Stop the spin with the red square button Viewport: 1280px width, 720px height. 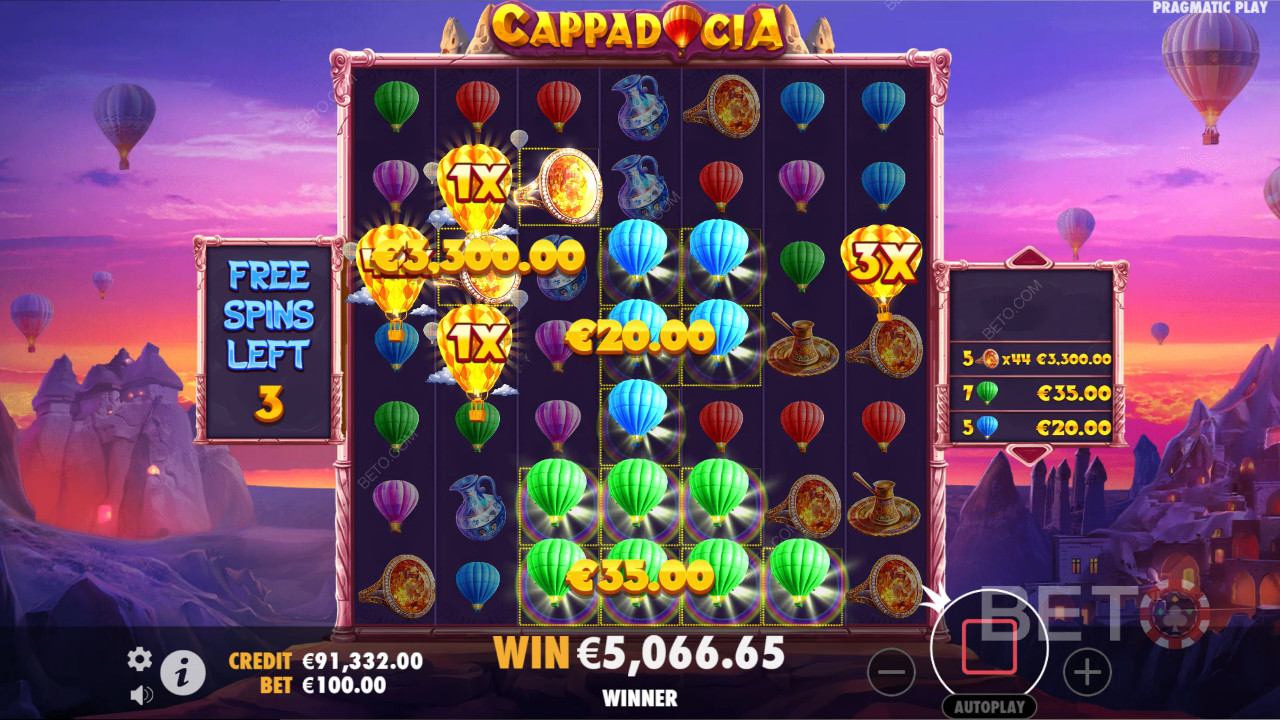989,647
